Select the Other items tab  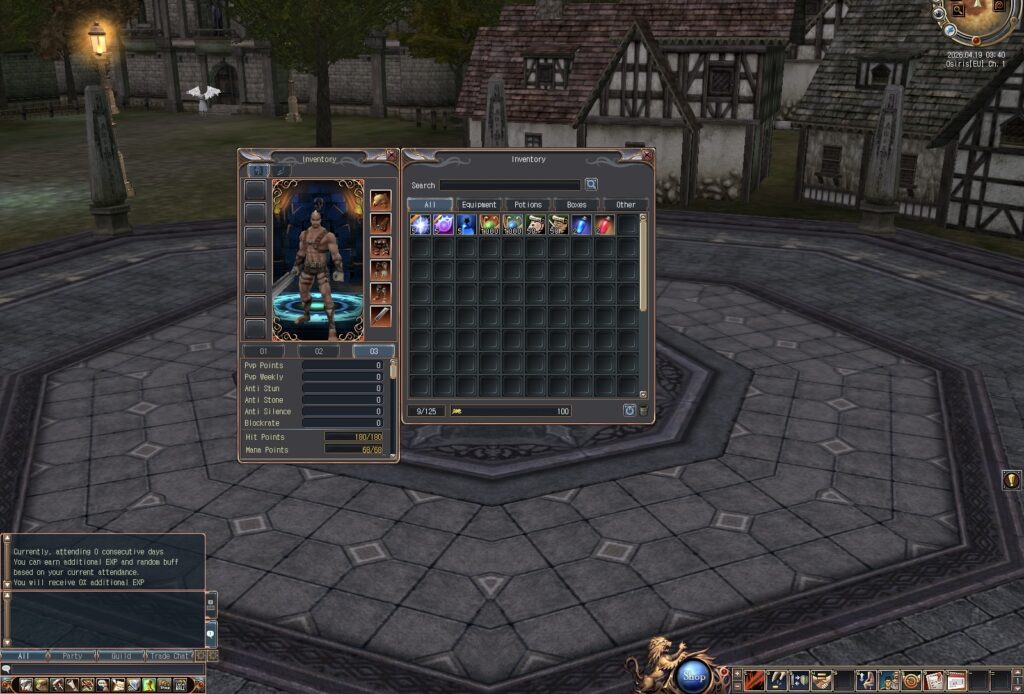(626, 205)
